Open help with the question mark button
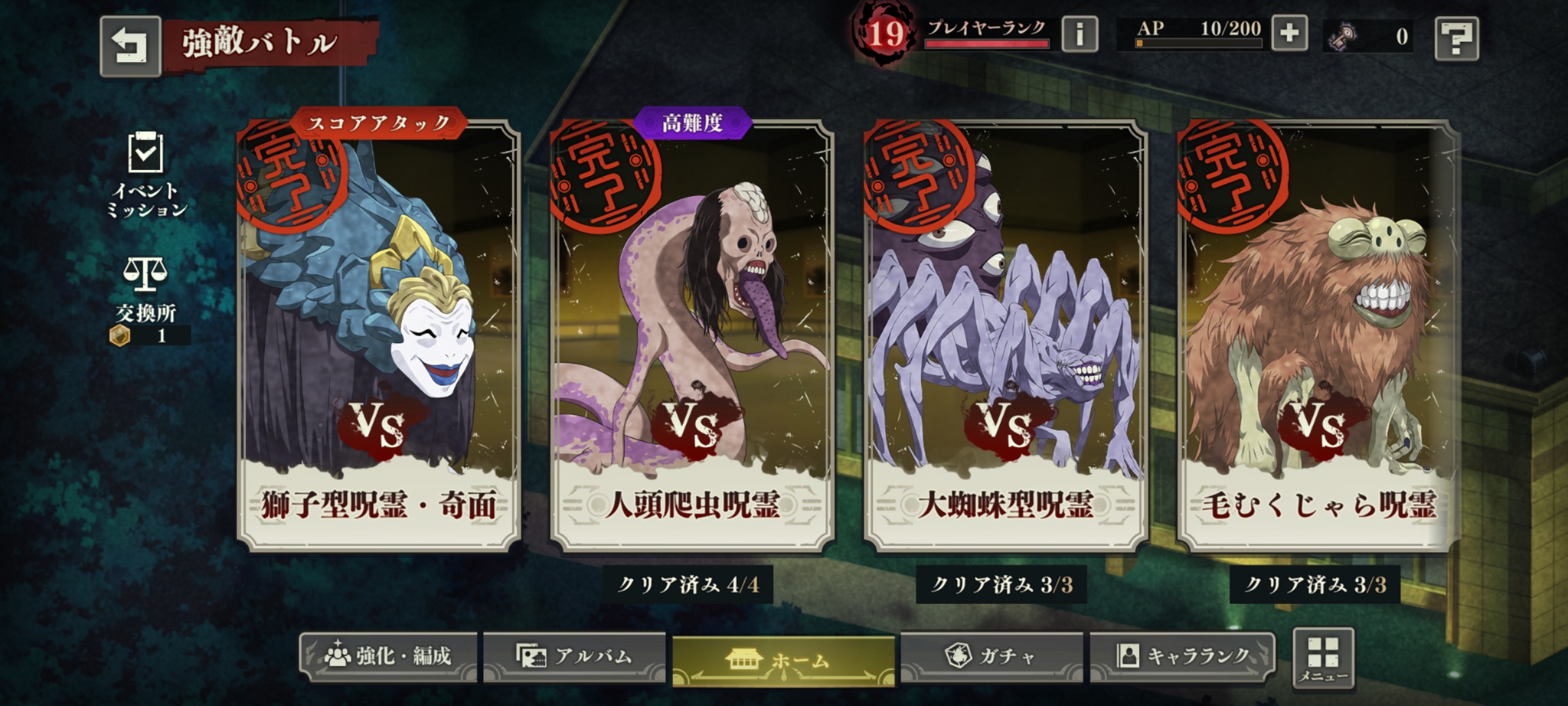 pyautogui.click(x=1456, y=39)
